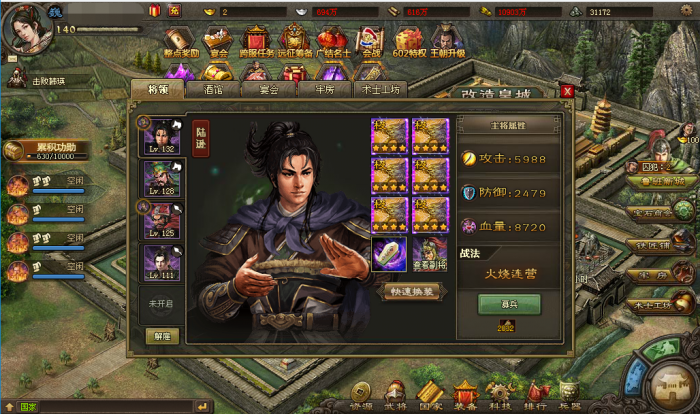Select the purple jade item slot
Viewport: 700px width, 414px height.
coord(389,254)
